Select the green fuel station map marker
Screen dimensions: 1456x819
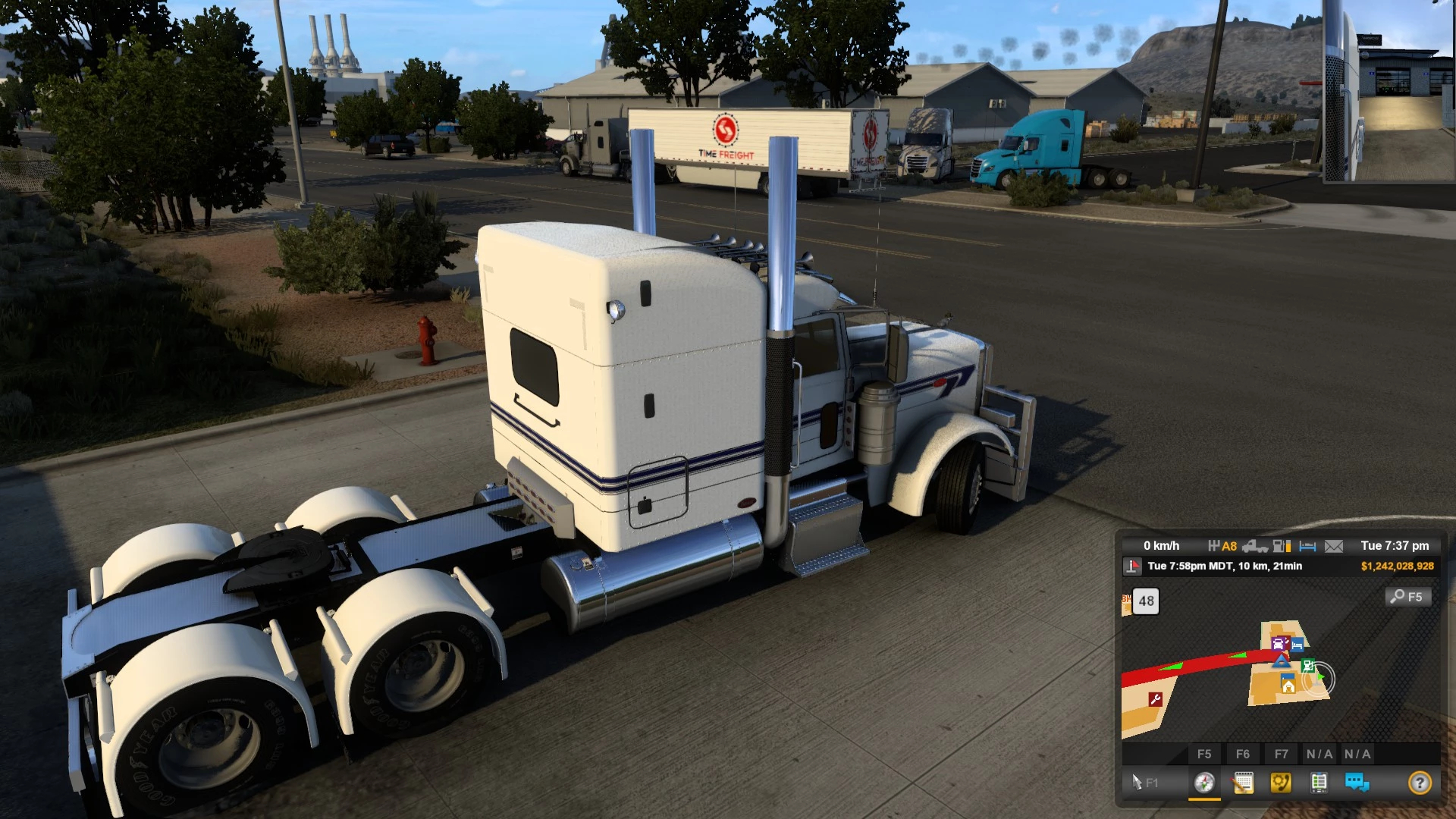click(x=1308, y=666)
